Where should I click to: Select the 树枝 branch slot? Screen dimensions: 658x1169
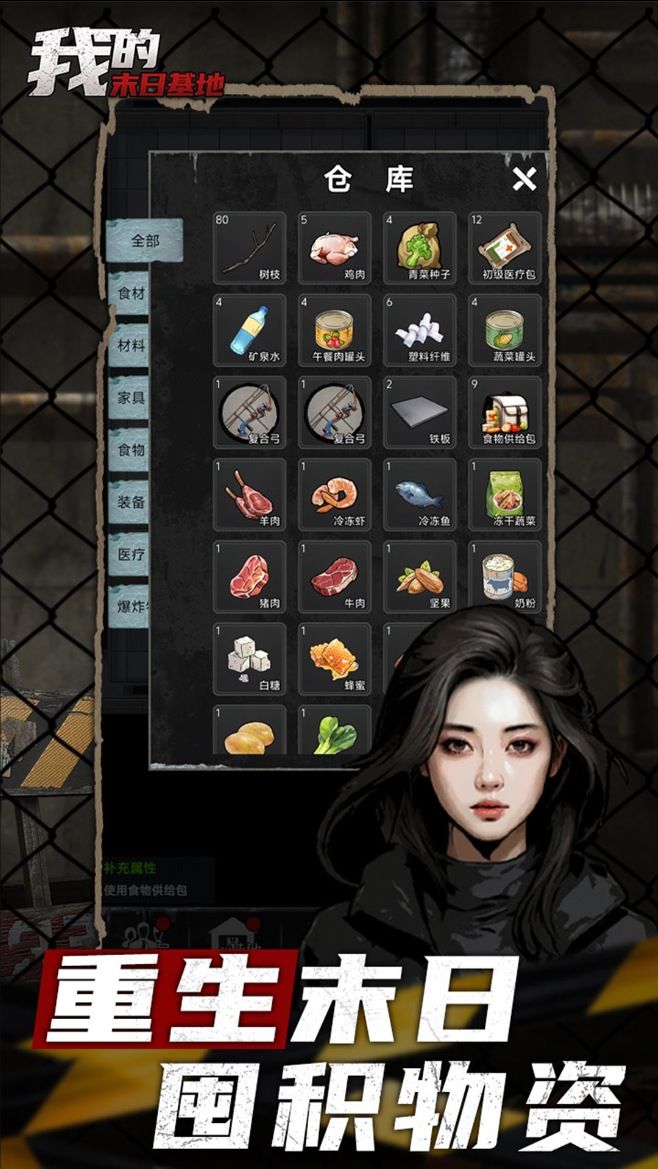[x=249, y=248]
